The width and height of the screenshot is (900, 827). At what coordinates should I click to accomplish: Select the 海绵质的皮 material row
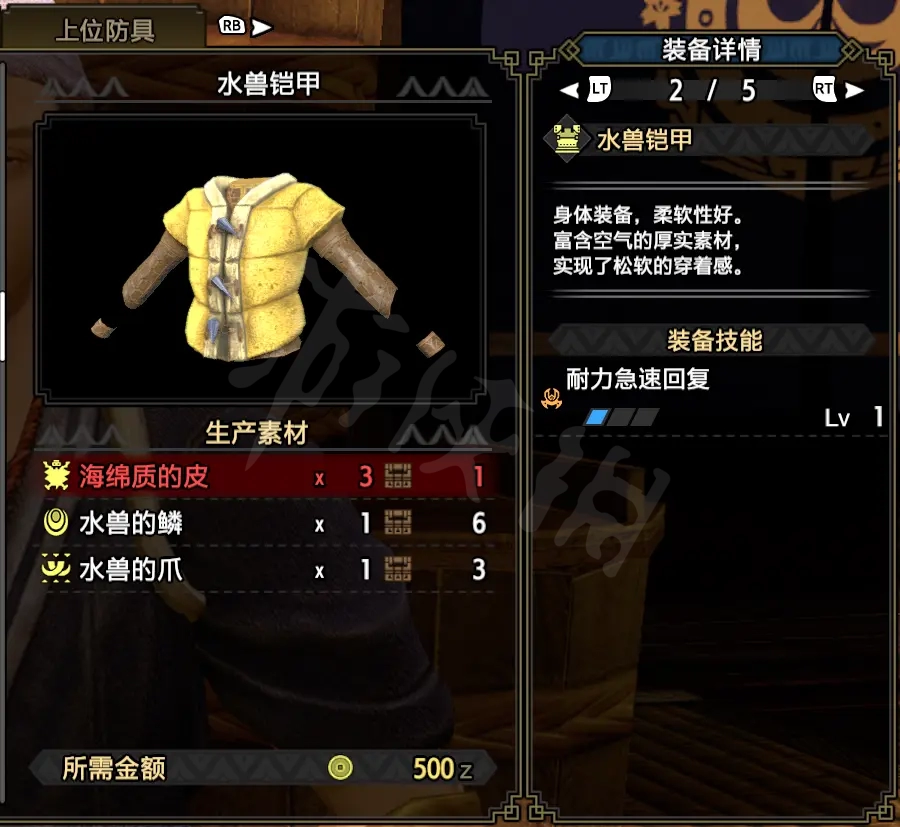pyautogui.click(x=265, y=477)
